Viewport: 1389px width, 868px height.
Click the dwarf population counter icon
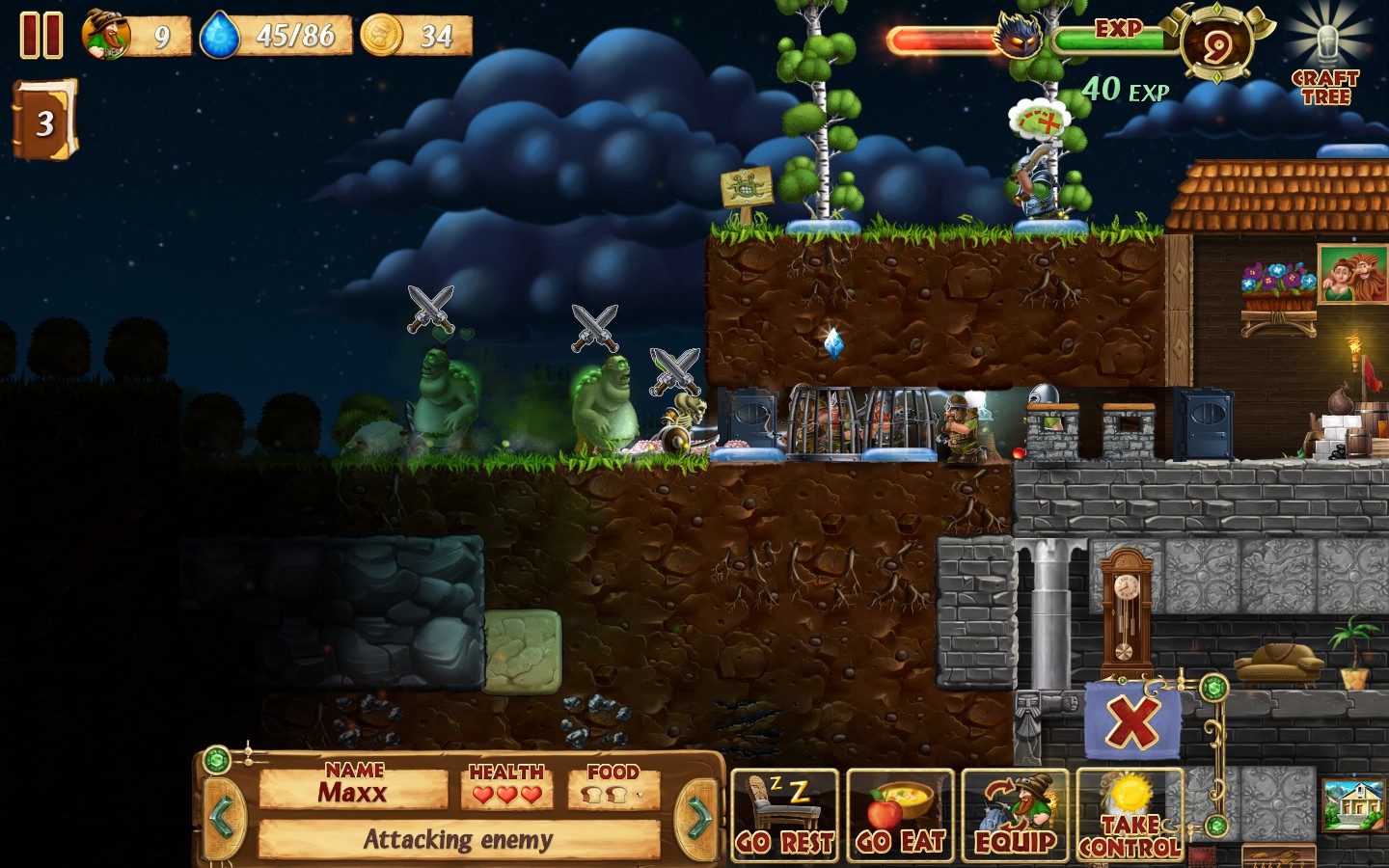(107, 36)
